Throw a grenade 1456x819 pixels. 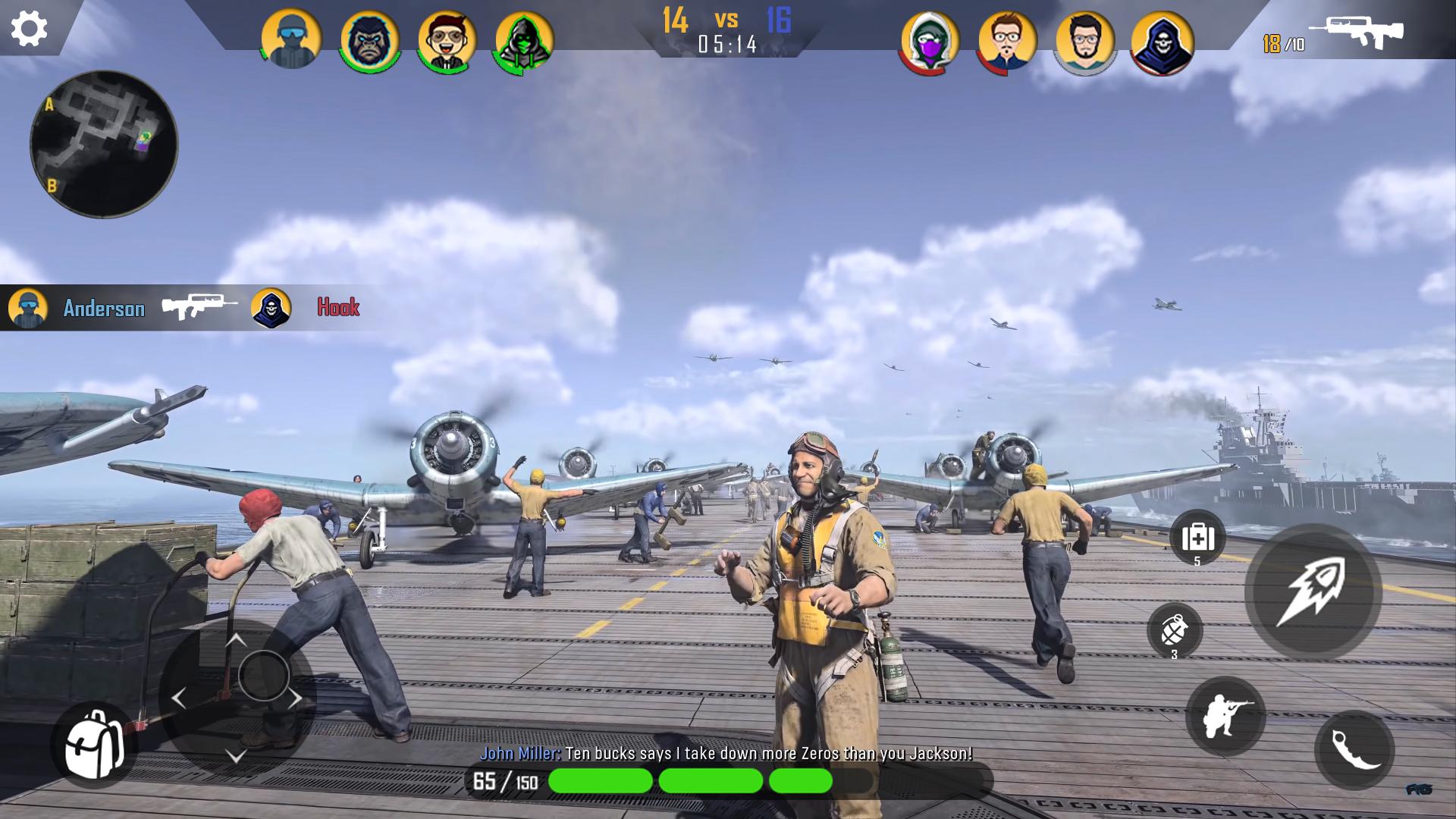click(1174, 630)
